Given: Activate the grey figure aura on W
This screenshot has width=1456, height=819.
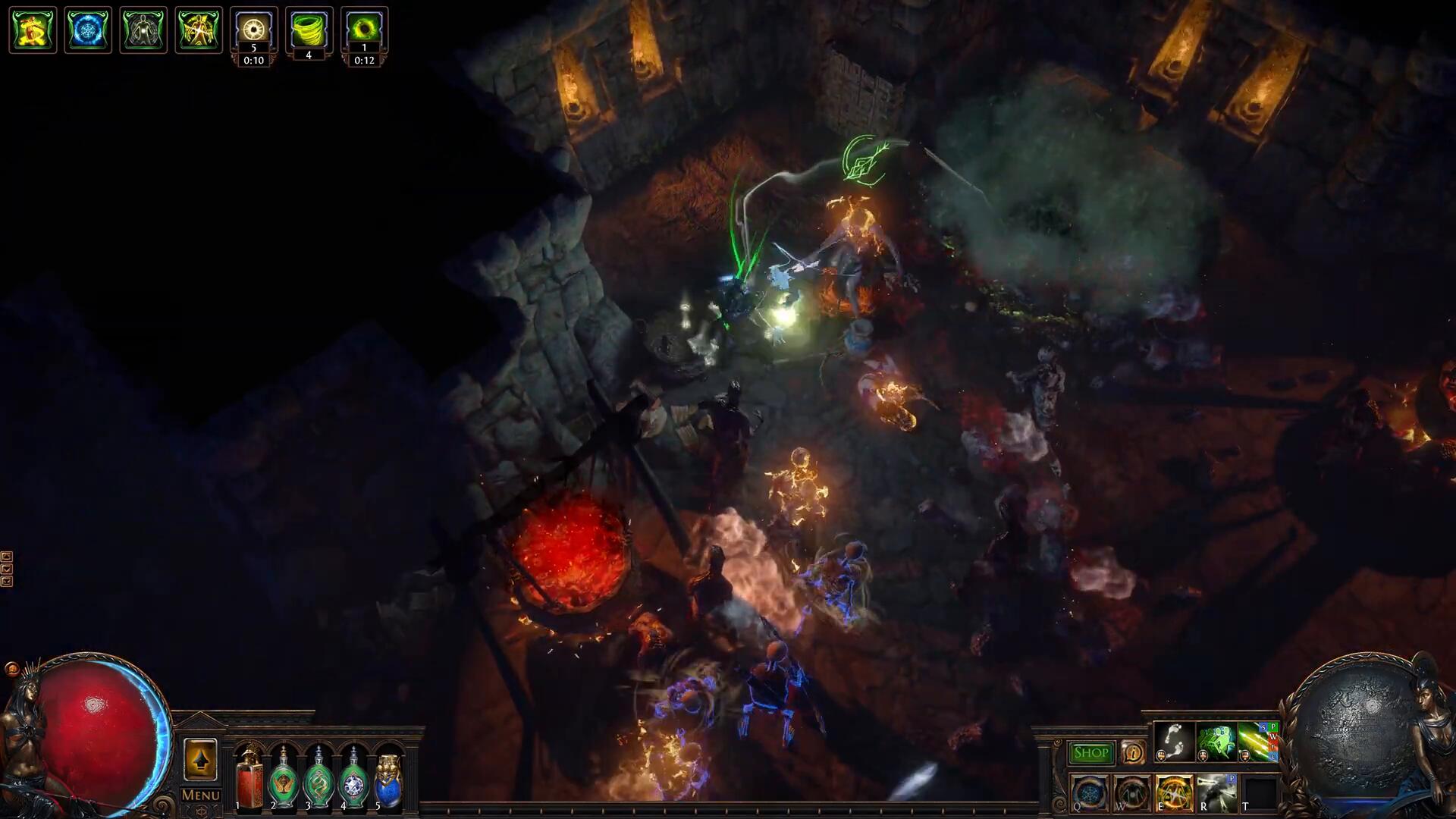Looking at the screenshot, I should 1131,792.
